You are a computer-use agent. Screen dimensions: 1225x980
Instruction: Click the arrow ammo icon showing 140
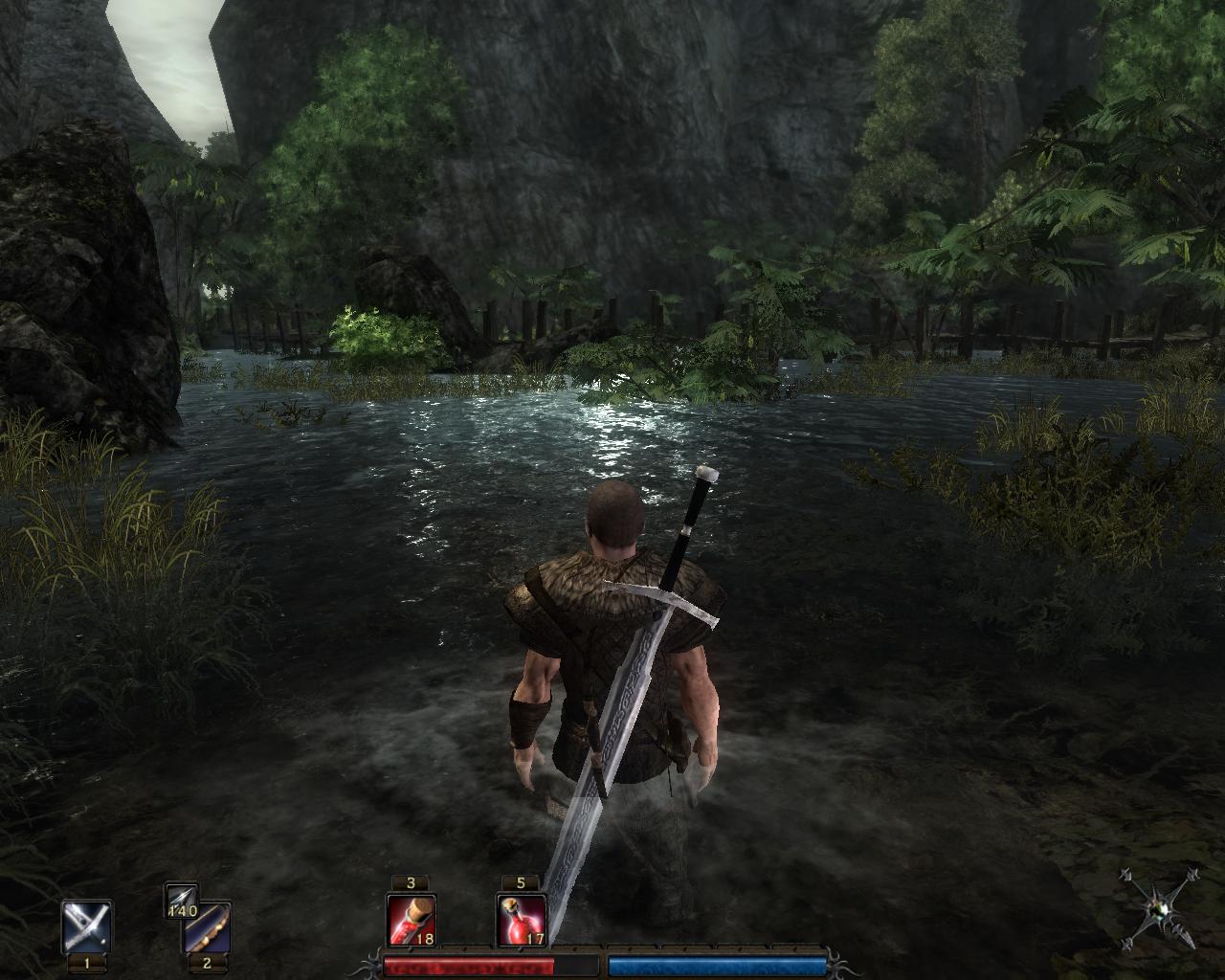tap(181, 898)
